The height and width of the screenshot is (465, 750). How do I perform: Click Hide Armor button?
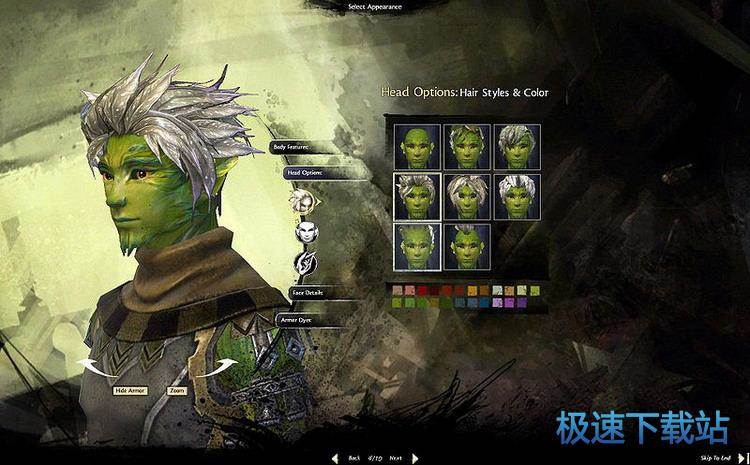pyautogui.click(x=131, y=390)
